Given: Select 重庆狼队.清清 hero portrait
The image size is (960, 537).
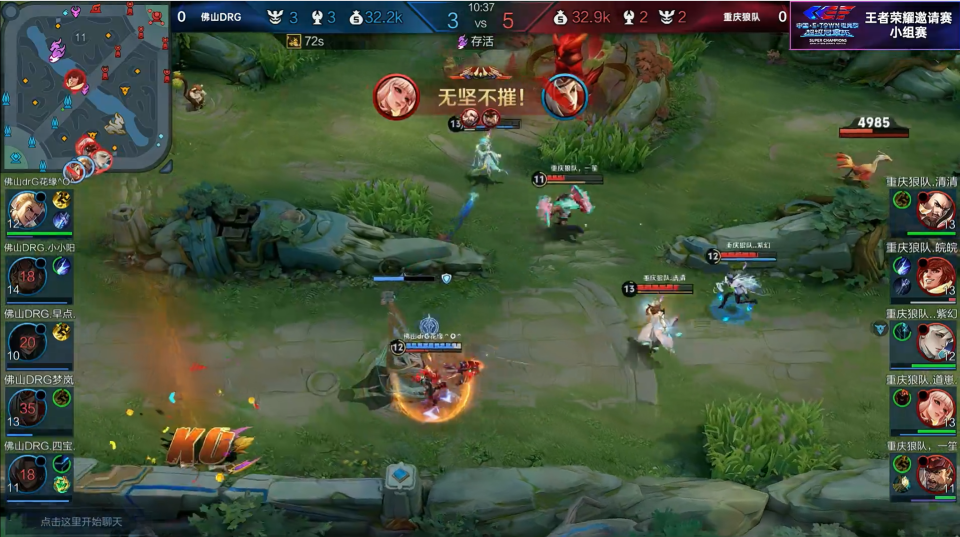Looking at the screenshot, I should (x=935, y=210).
